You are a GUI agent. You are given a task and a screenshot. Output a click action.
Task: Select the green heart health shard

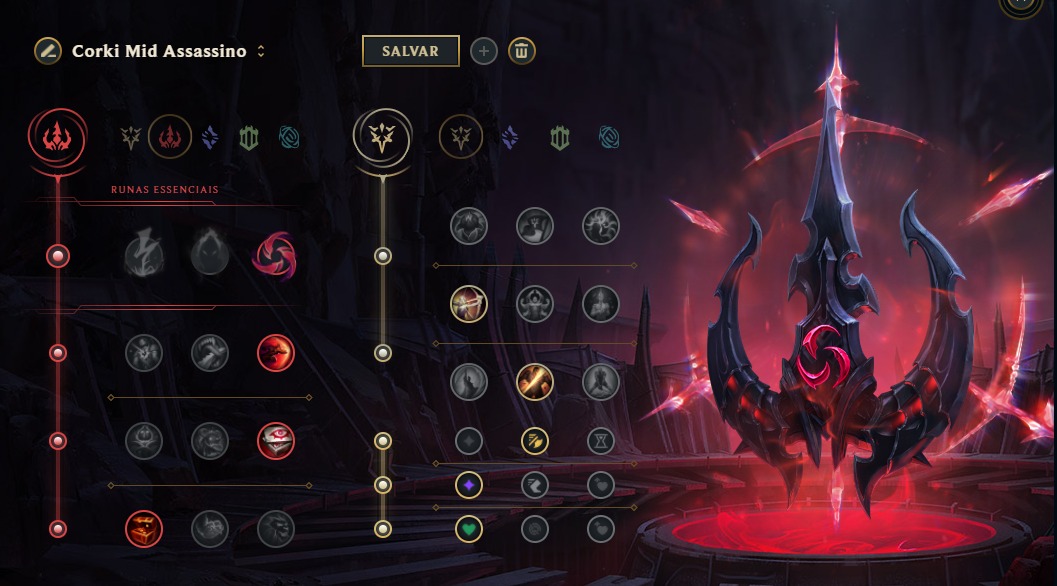click(x=469, y=528)
